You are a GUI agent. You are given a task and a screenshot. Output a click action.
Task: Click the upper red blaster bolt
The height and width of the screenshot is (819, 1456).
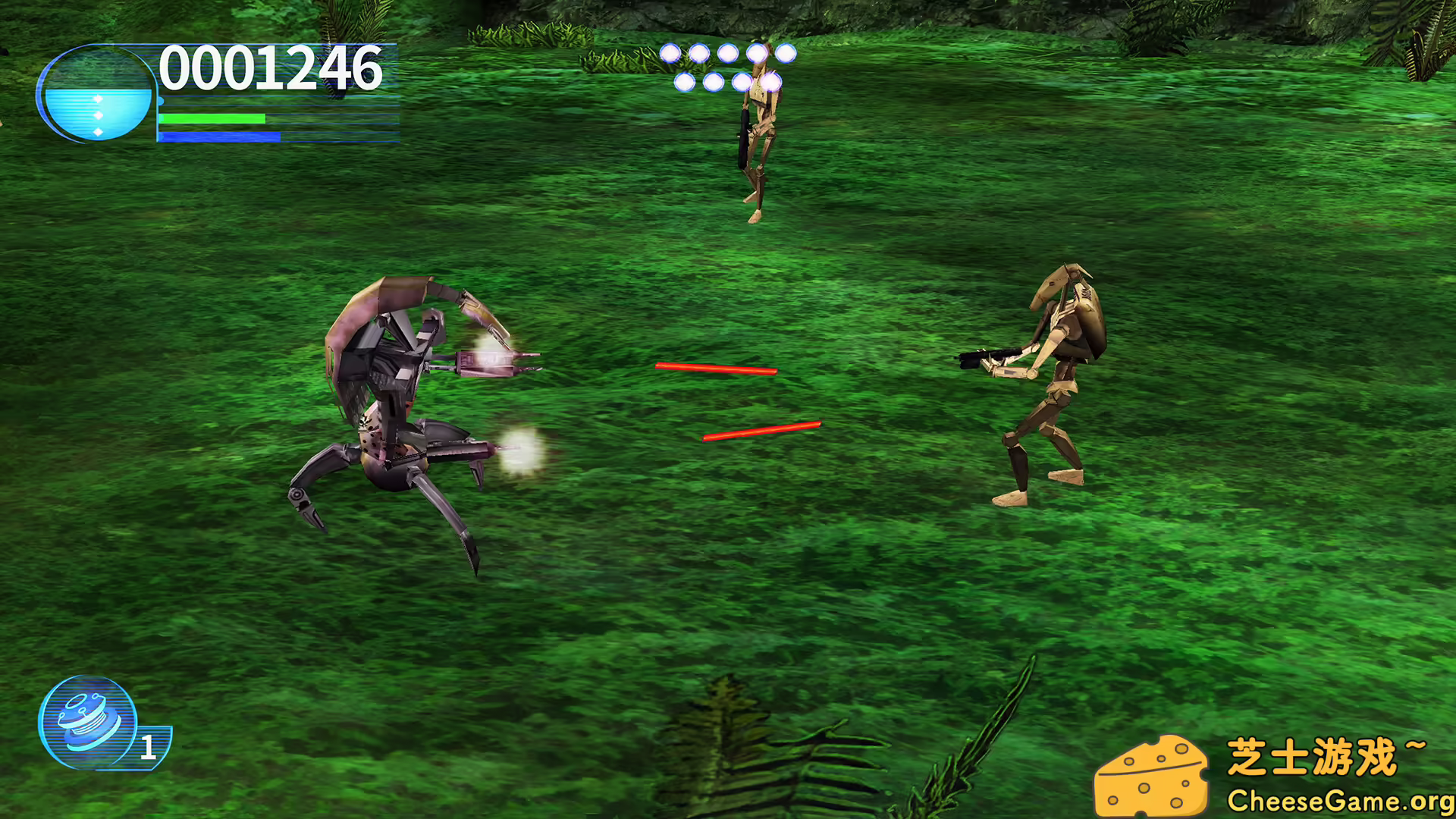[717, 369]
